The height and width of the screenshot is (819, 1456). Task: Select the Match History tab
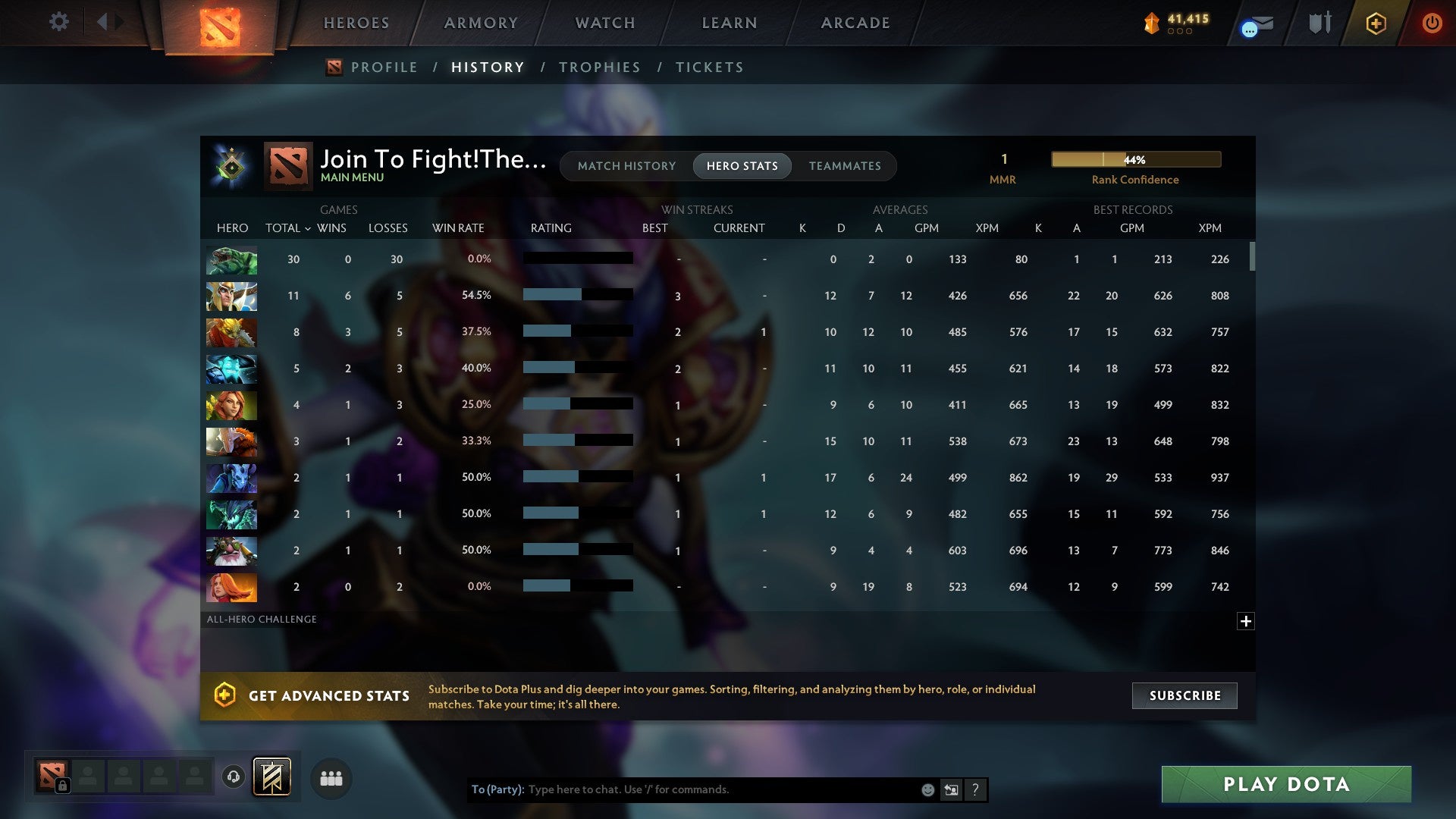[626, 165]
